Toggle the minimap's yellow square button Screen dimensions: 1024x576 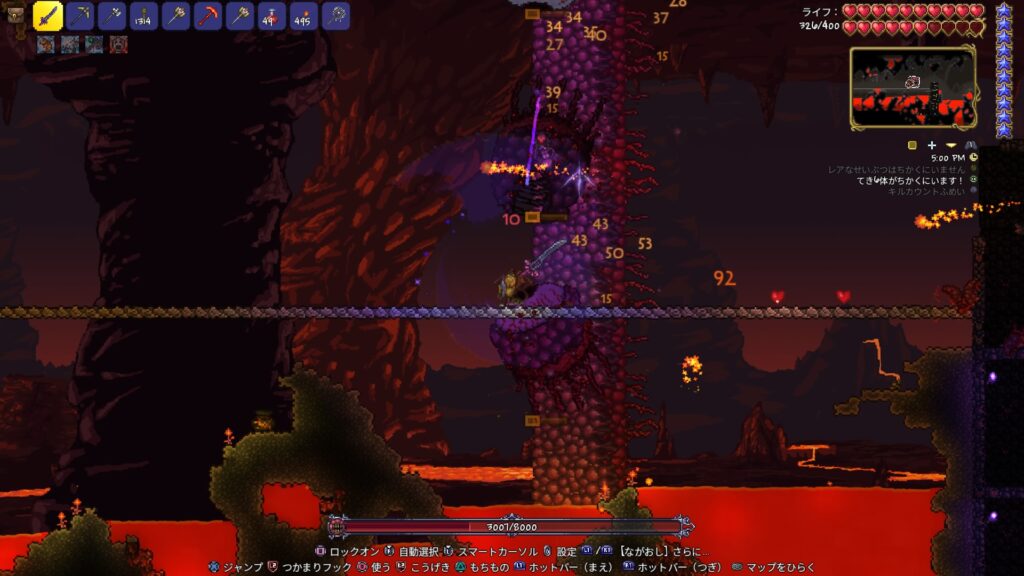click(912, 145)
